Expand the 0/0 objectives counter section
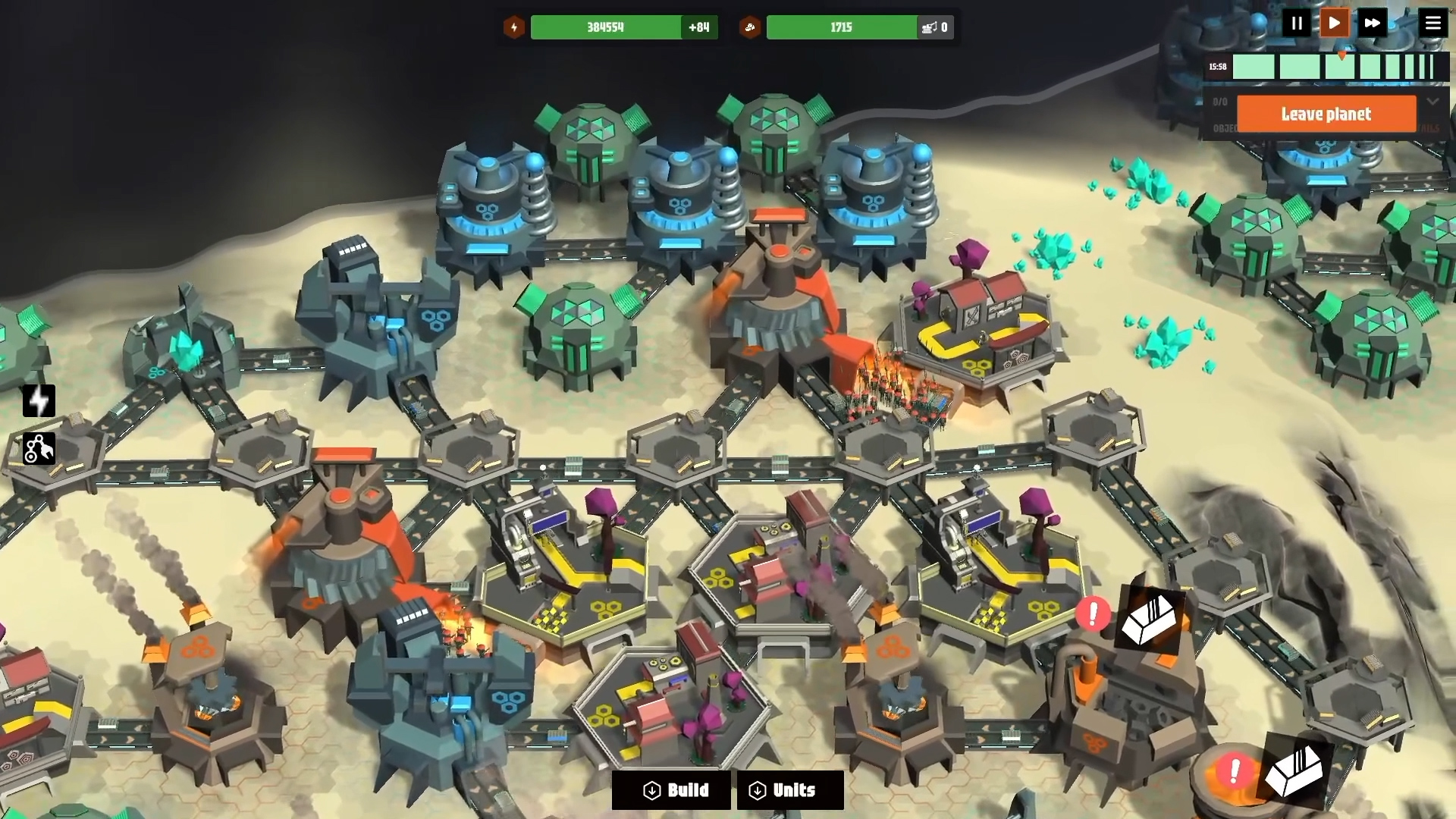Viewport: 1456px width, 819px height. [1219, 101]
